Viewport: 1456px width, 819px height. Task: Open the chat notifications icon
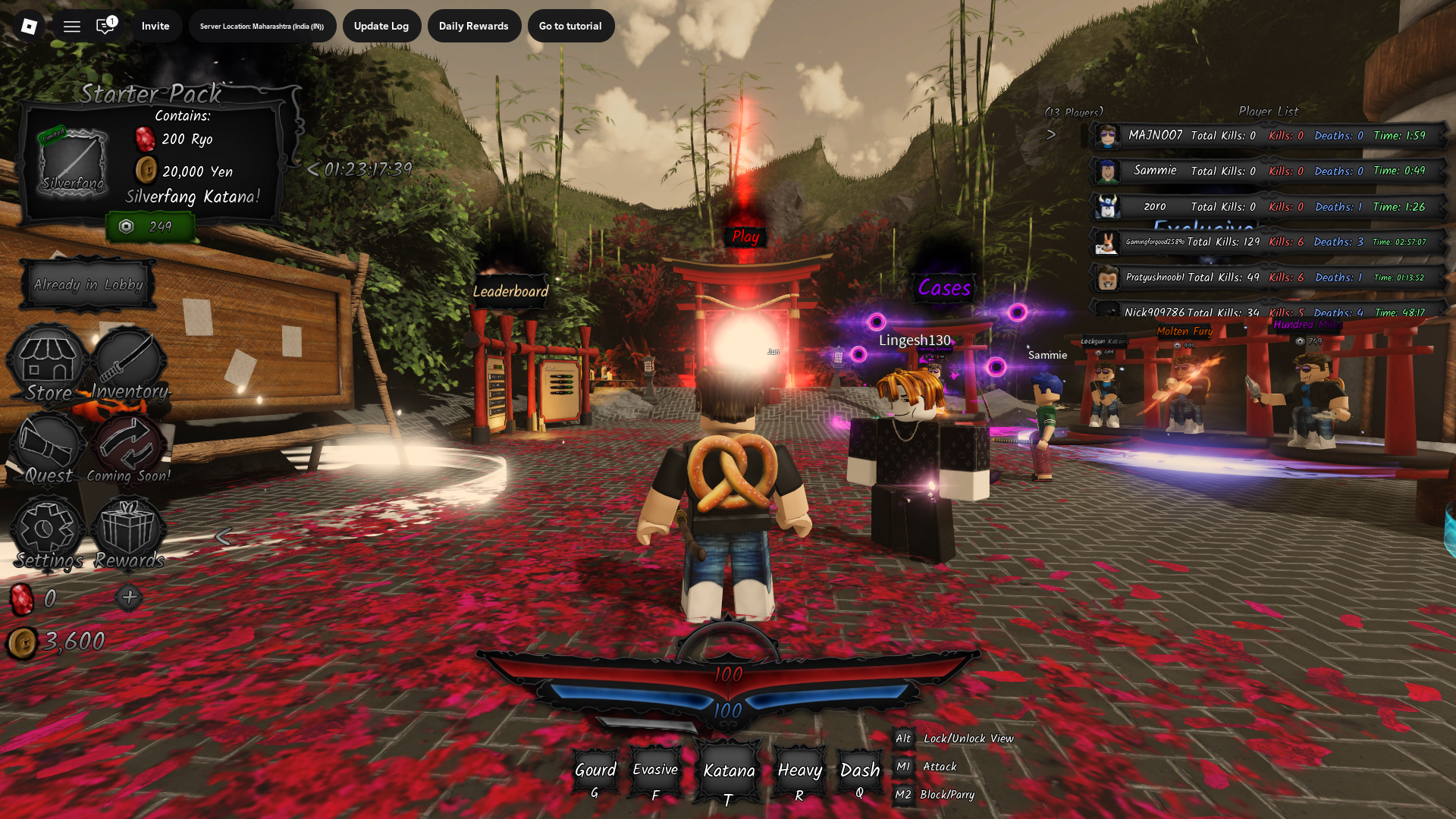(x=105, y=27)
